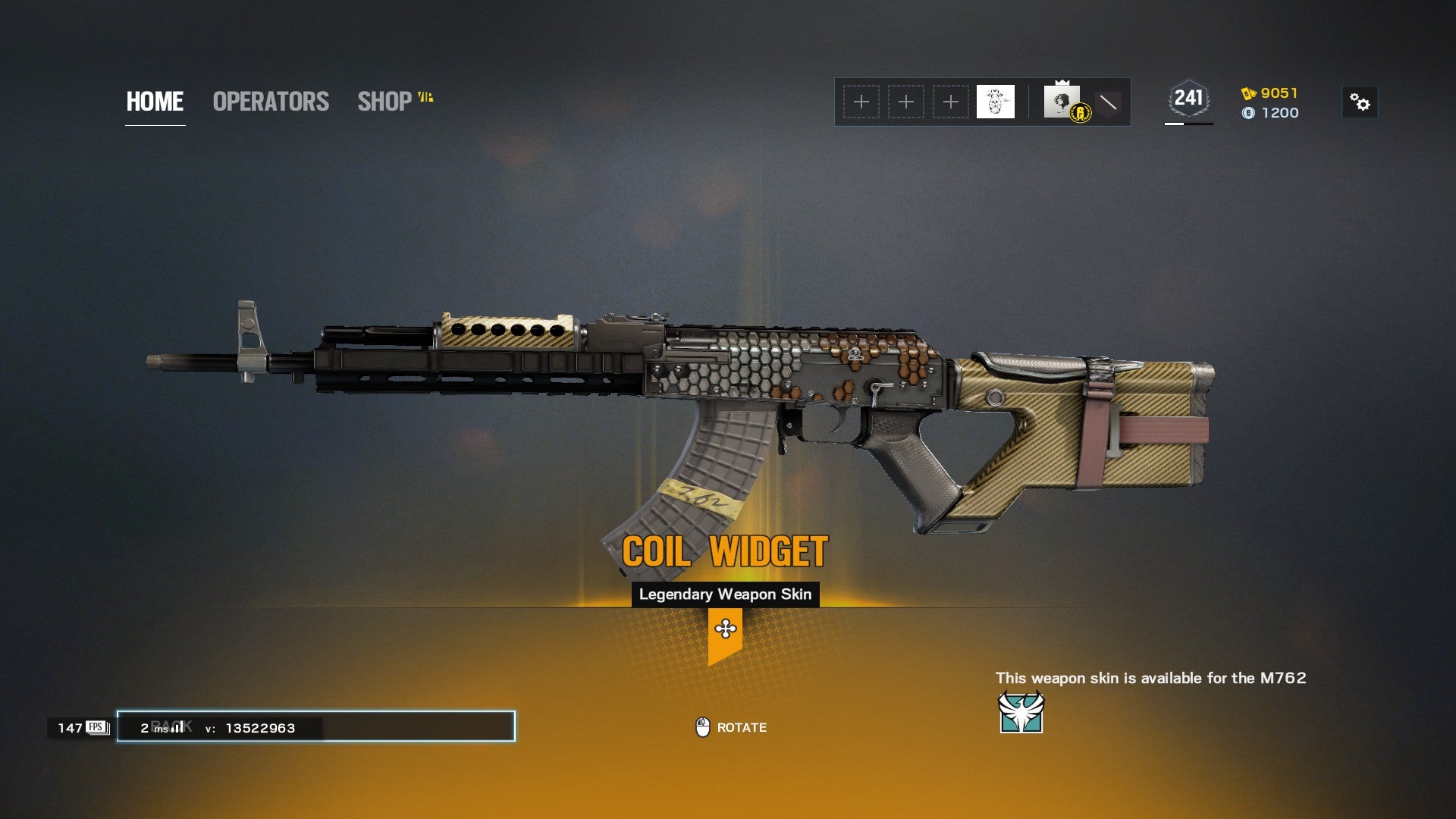Select the operator icon for the M762
1456x819 pixels.
pos(1021,712)
